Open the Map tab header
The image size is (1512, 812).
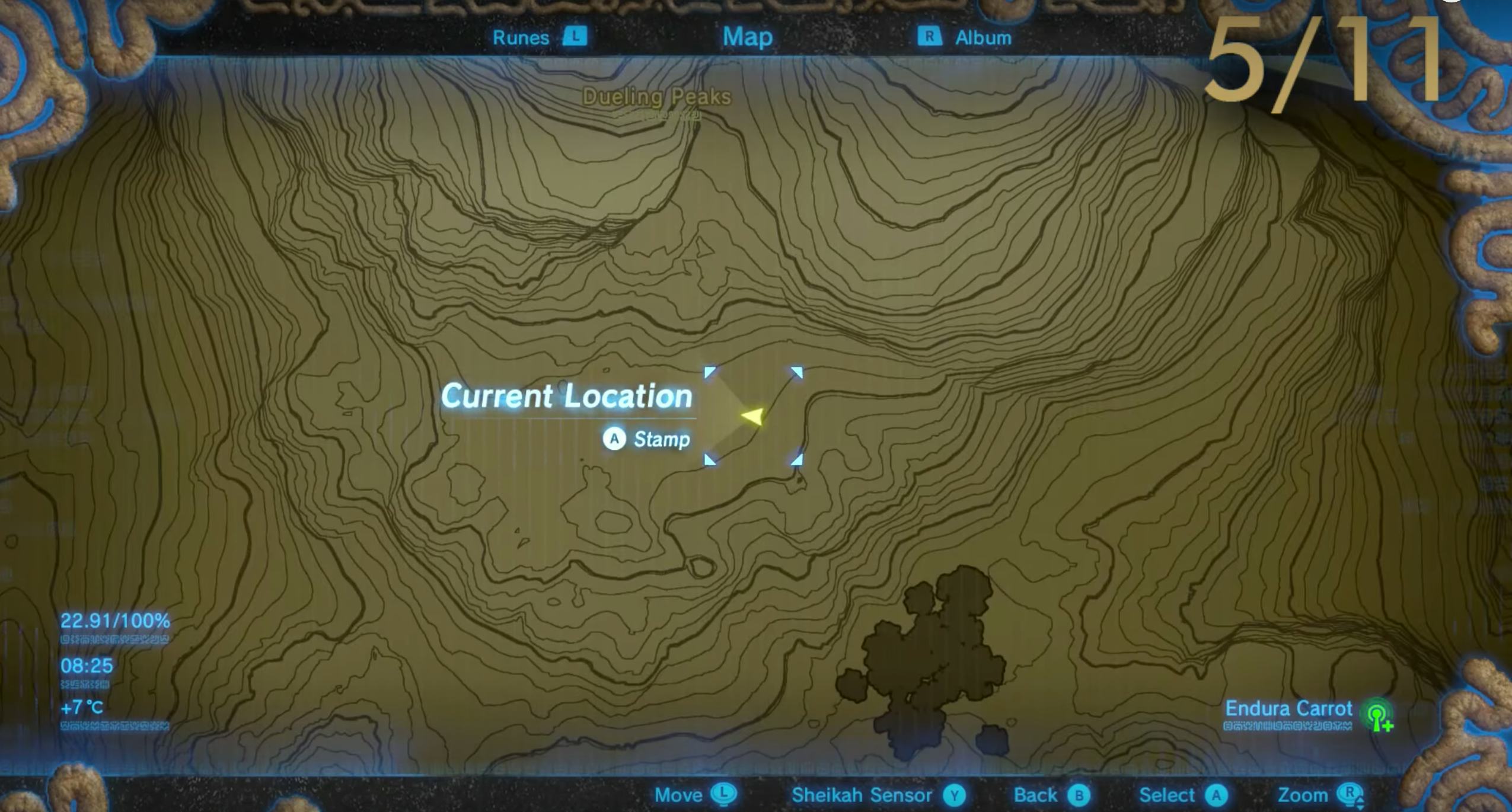tap(747, 37)
